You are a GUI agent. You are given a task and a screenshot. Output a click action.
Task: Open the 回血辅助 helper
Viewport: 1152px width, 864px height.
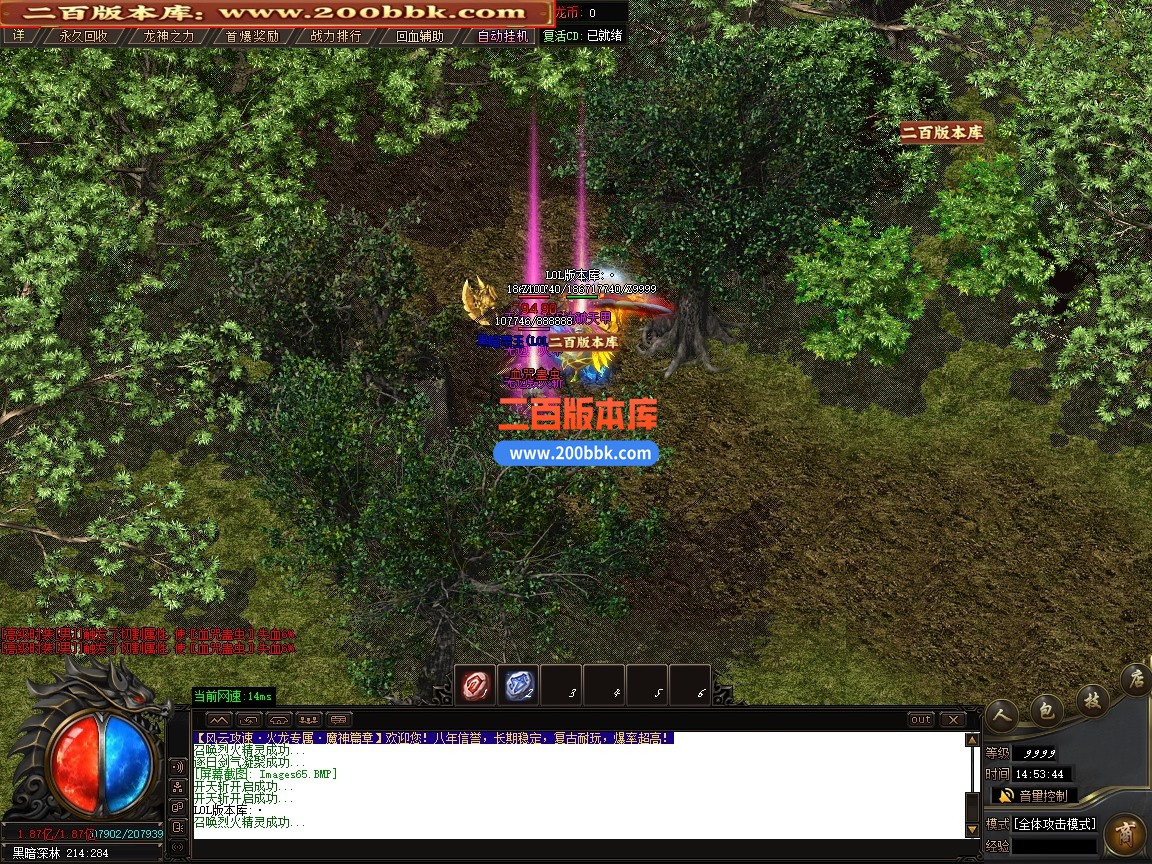tap(420, 36)
